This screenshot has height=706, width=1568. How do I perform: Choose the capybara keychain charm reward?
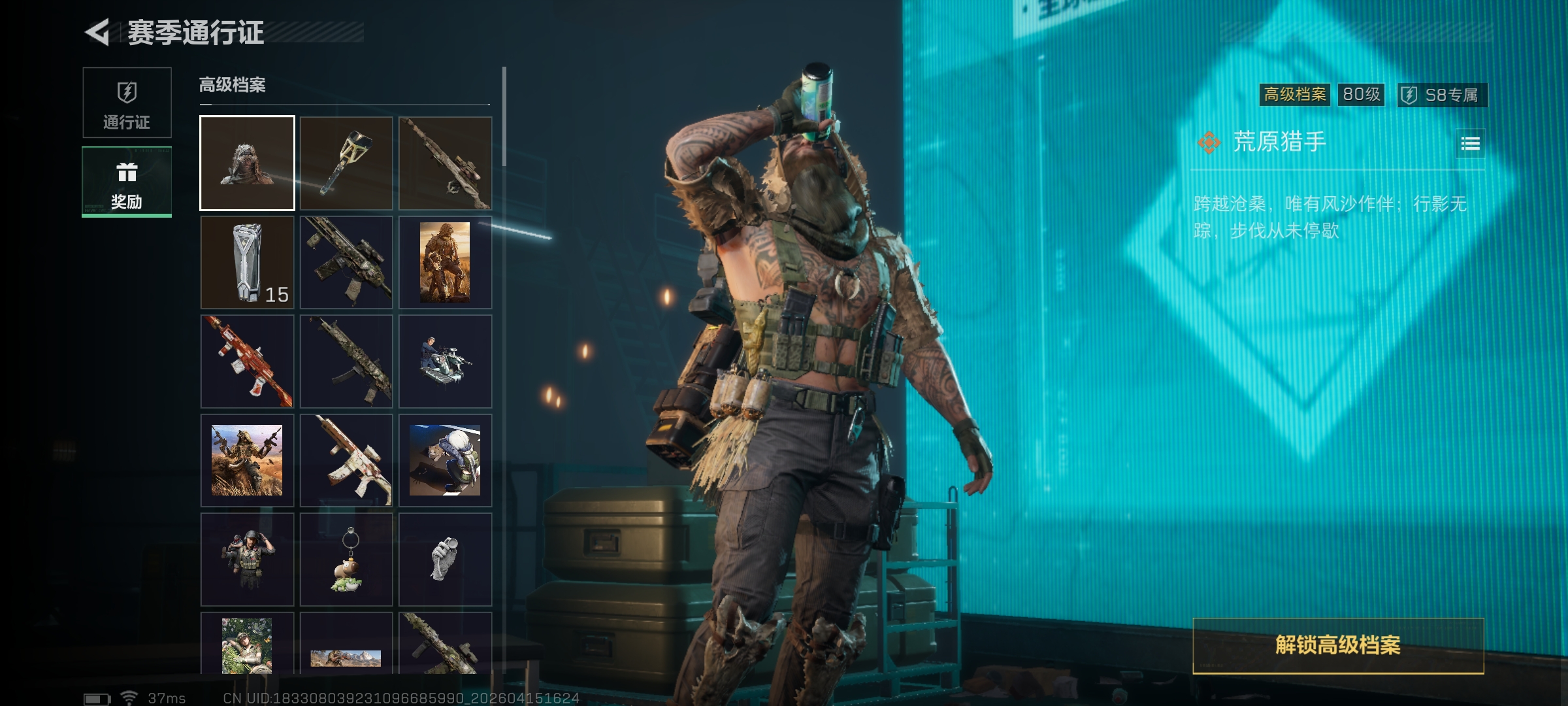(346, 560)
